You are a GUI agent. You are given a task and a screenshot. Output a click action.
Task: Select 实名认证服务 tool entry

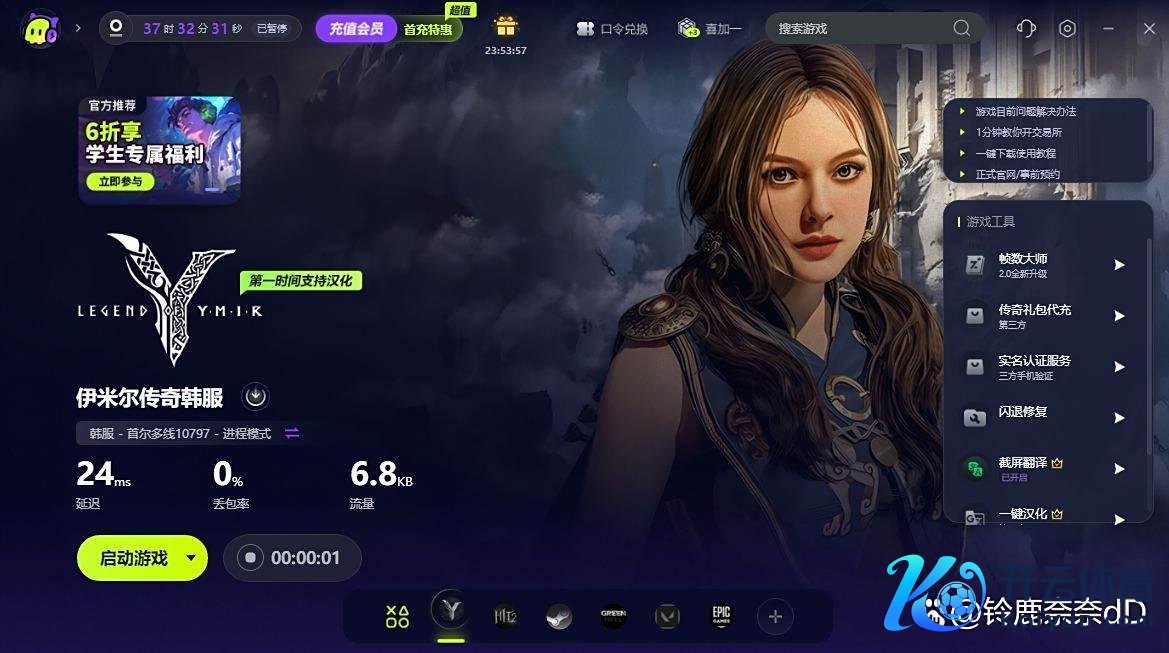pyautogui.click(x=1045, y=367)
